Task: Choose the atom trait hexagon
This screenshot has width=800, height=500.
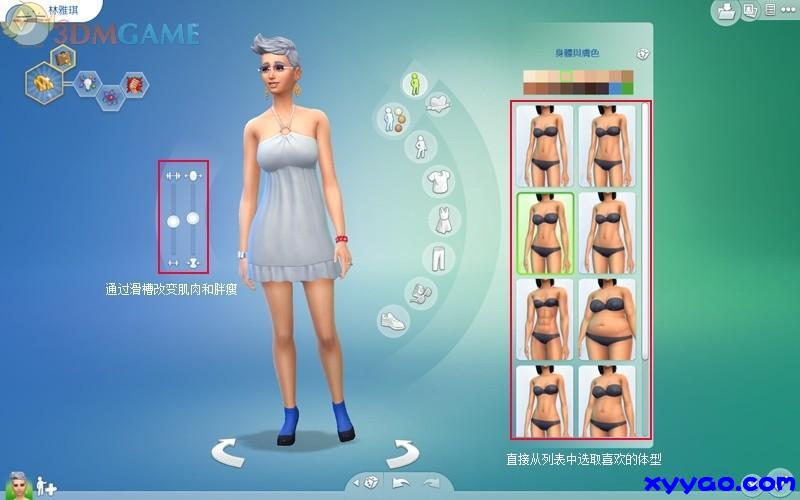Action: 110,97
